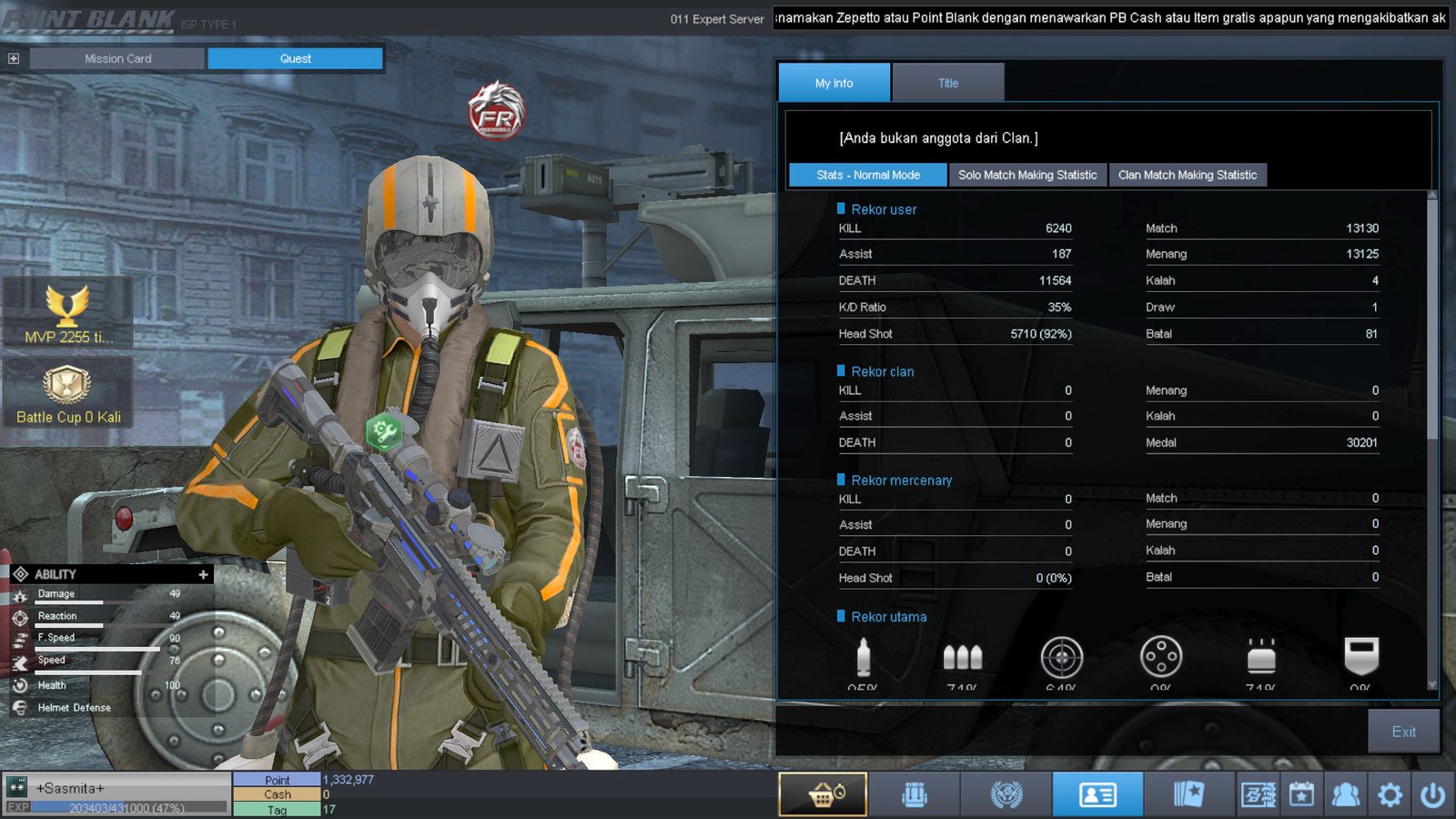The image size is (1456, 819).
Task: Open the My Info tab
Action: [834, 83]
